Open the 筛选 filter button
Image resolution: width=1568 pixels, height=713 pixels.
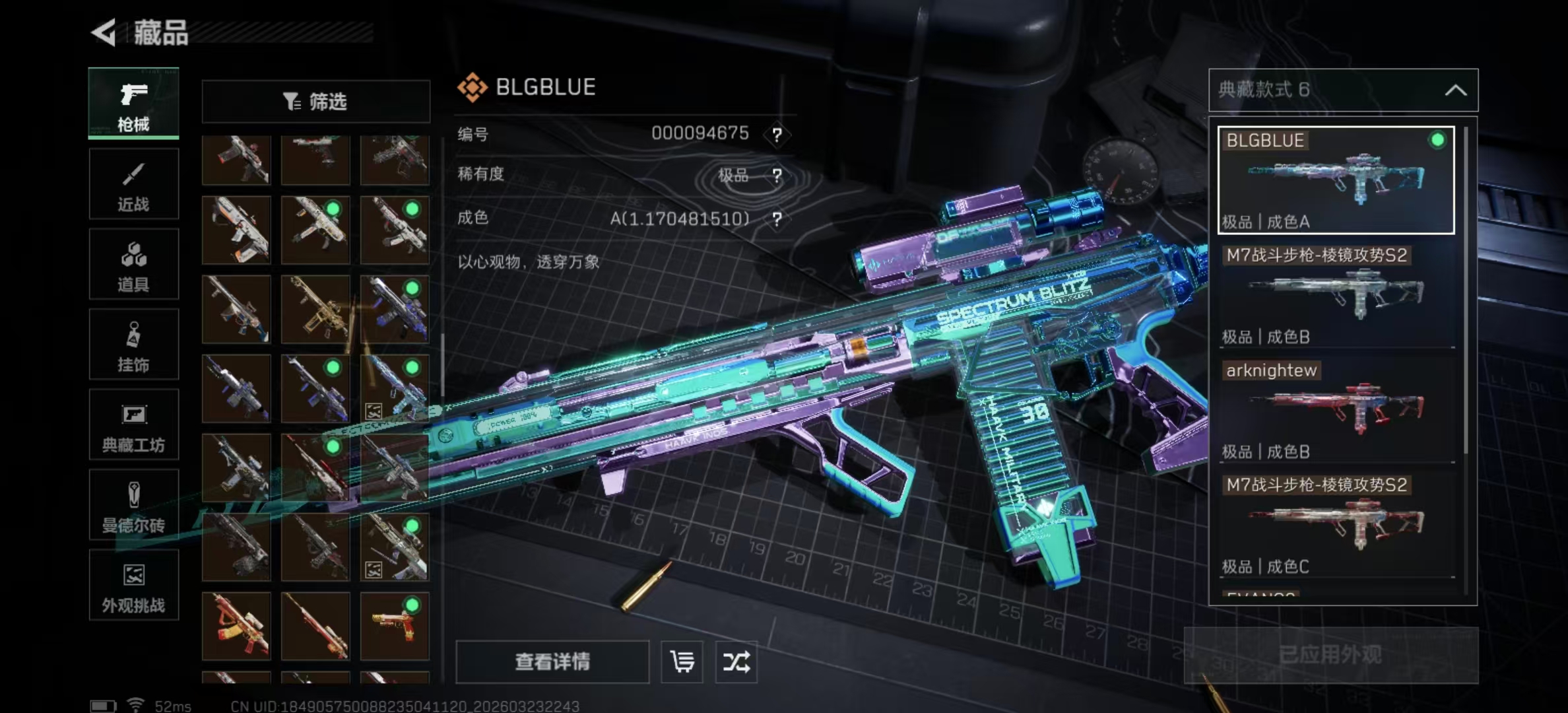coord(315,102)
